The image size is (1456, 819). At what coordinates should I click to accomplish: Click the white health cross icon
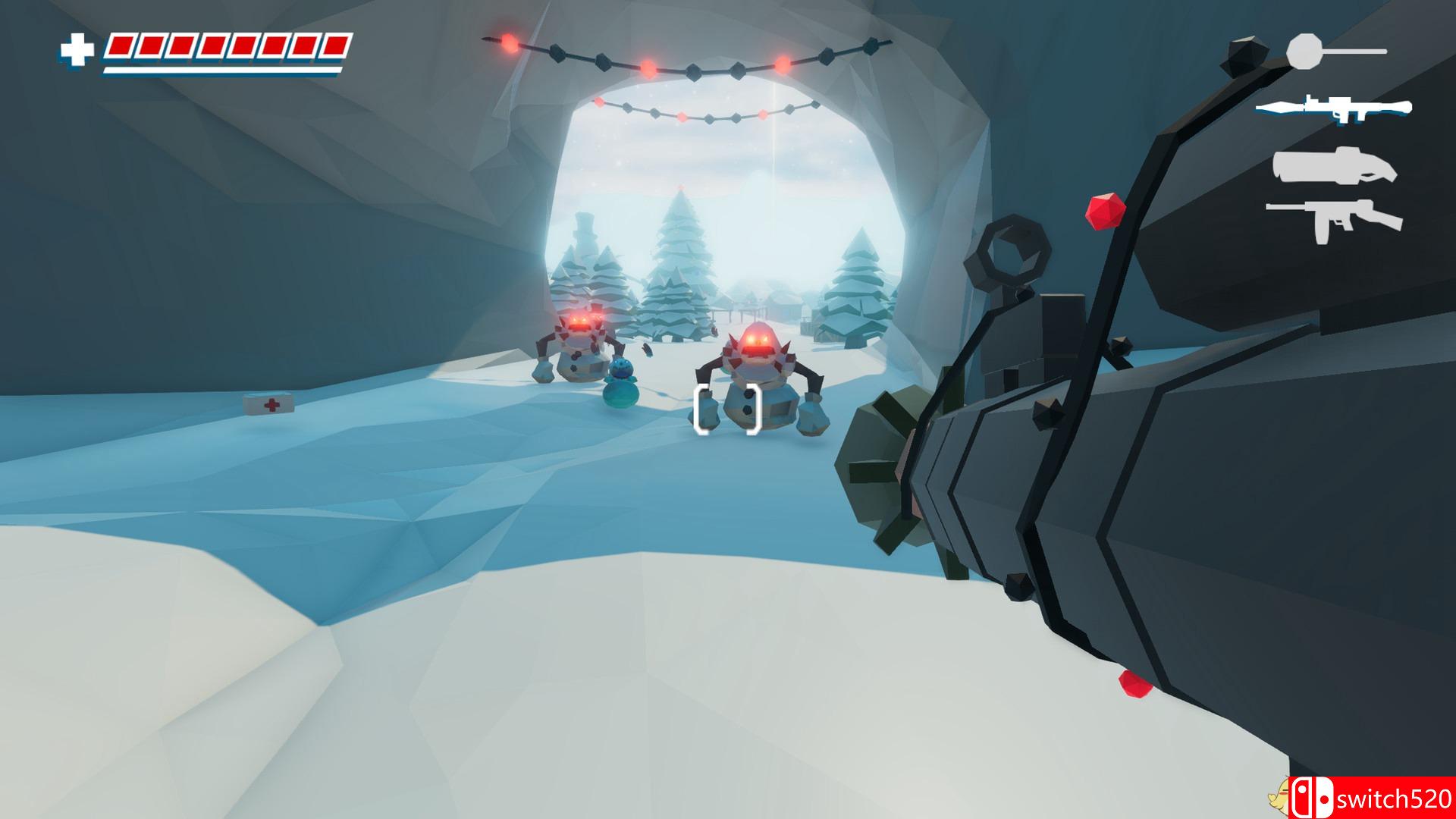pos(77,50)
